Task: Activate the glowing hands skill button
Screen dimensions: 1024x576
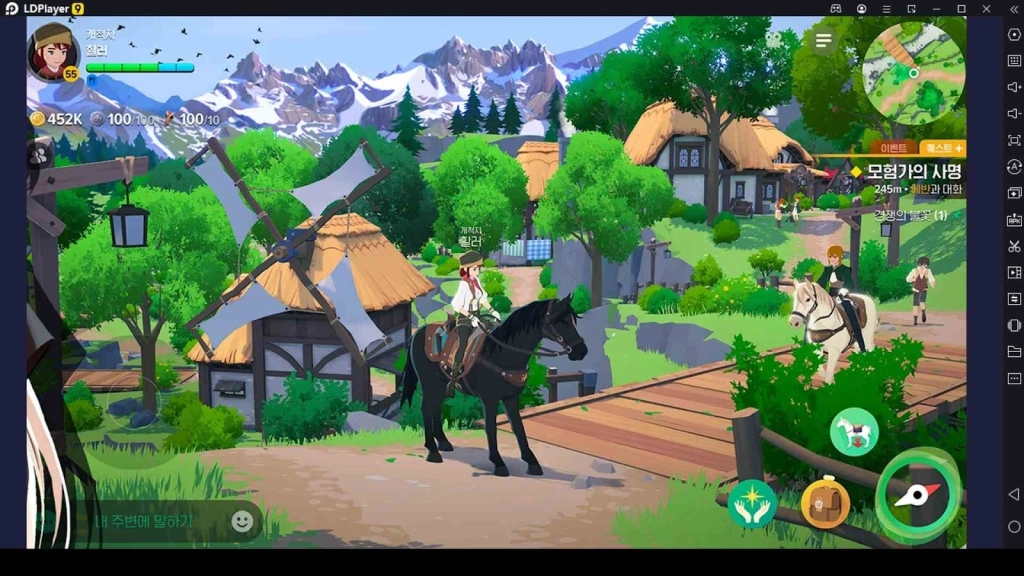Action: point(752,504)
